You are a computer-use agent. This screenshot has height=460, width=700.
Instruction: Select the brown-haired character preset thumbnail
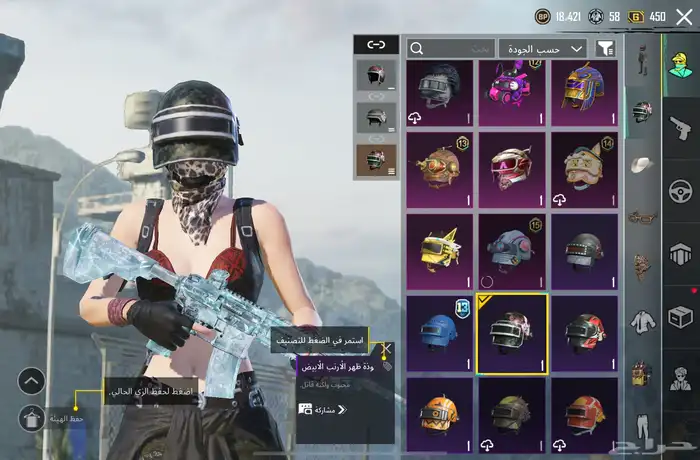[374, 158]
